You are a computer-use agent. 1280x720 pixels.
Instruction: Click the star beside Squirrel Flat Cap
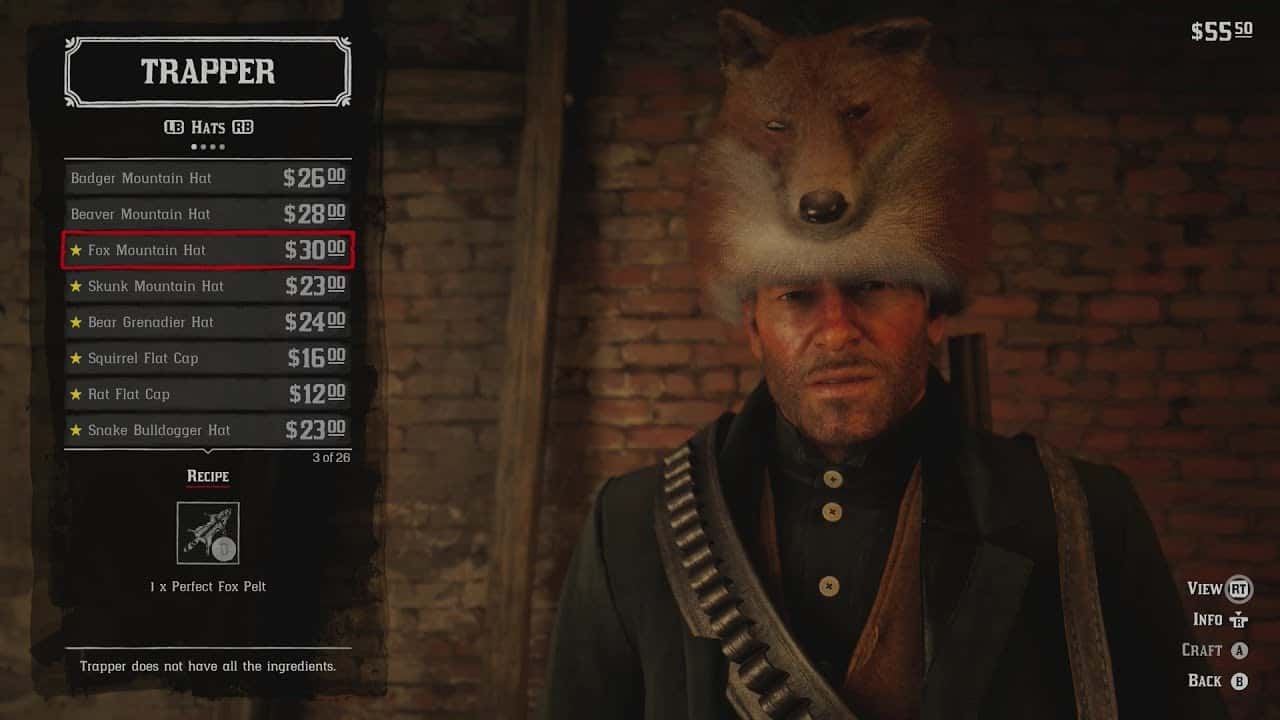(x=77, y=358)
